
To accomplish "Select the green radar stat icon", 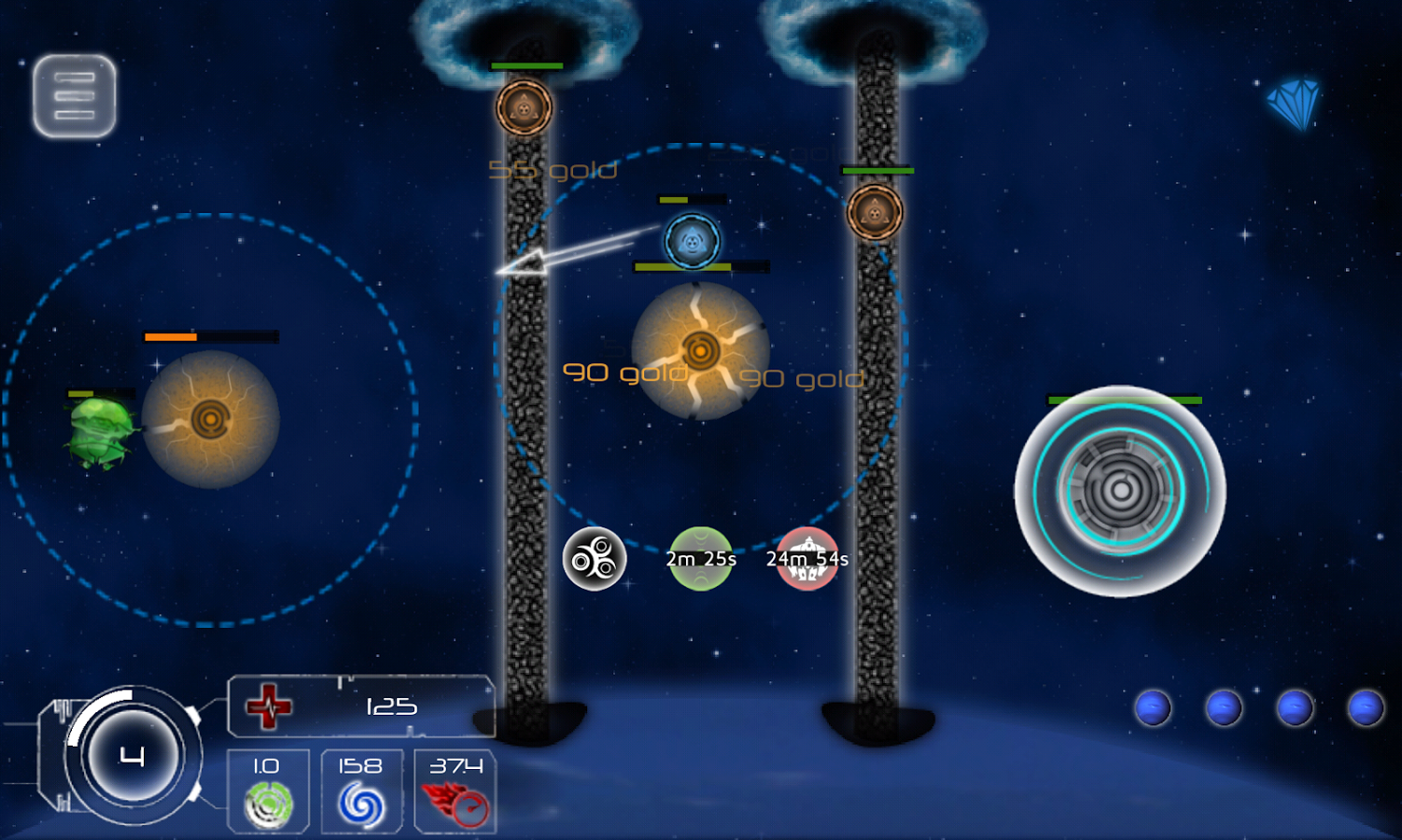I will click(x=269, y=803).
